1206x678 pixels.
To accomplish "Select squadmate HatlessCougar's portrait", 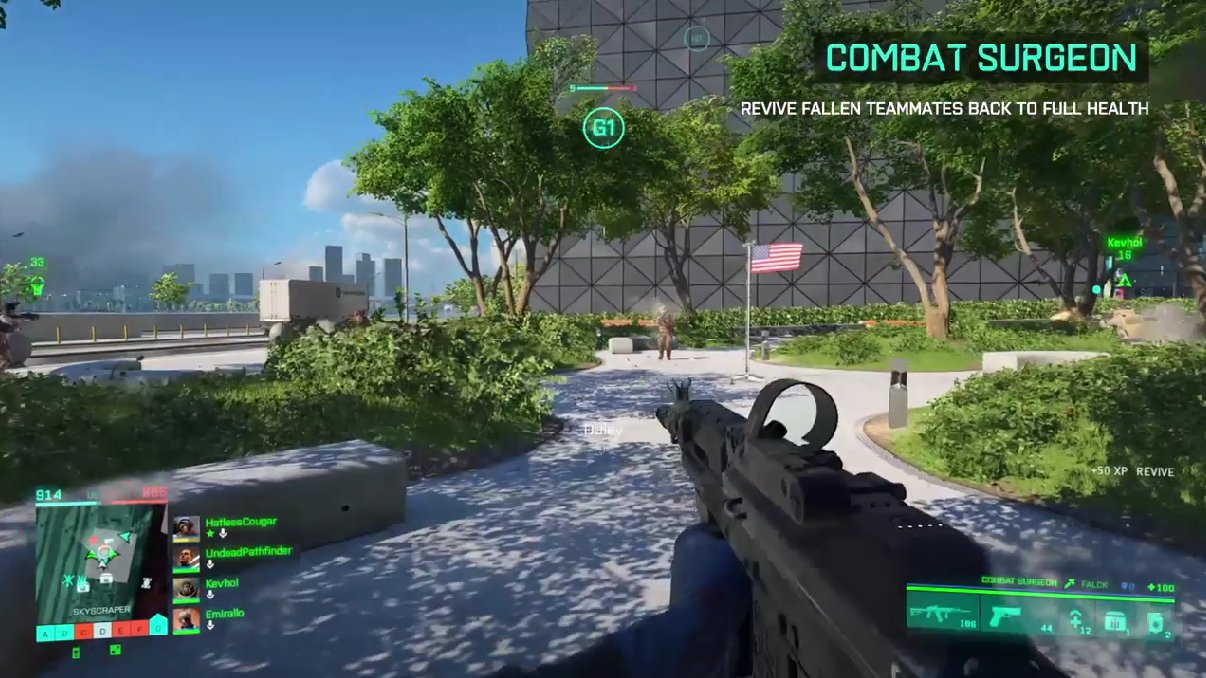I will (x=186, y=529).
